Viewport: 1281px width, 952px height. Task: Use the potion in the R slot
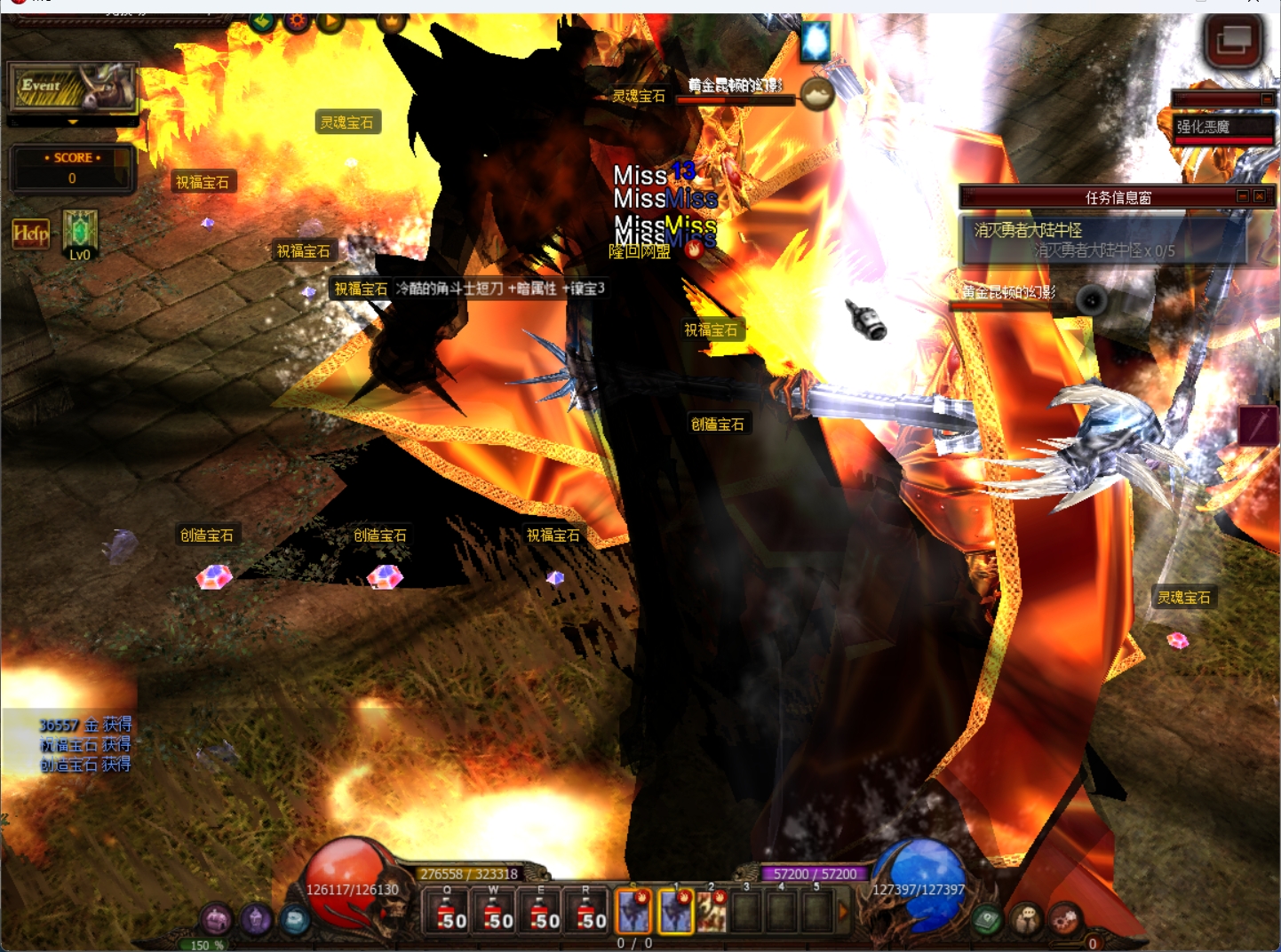[586, 912]
